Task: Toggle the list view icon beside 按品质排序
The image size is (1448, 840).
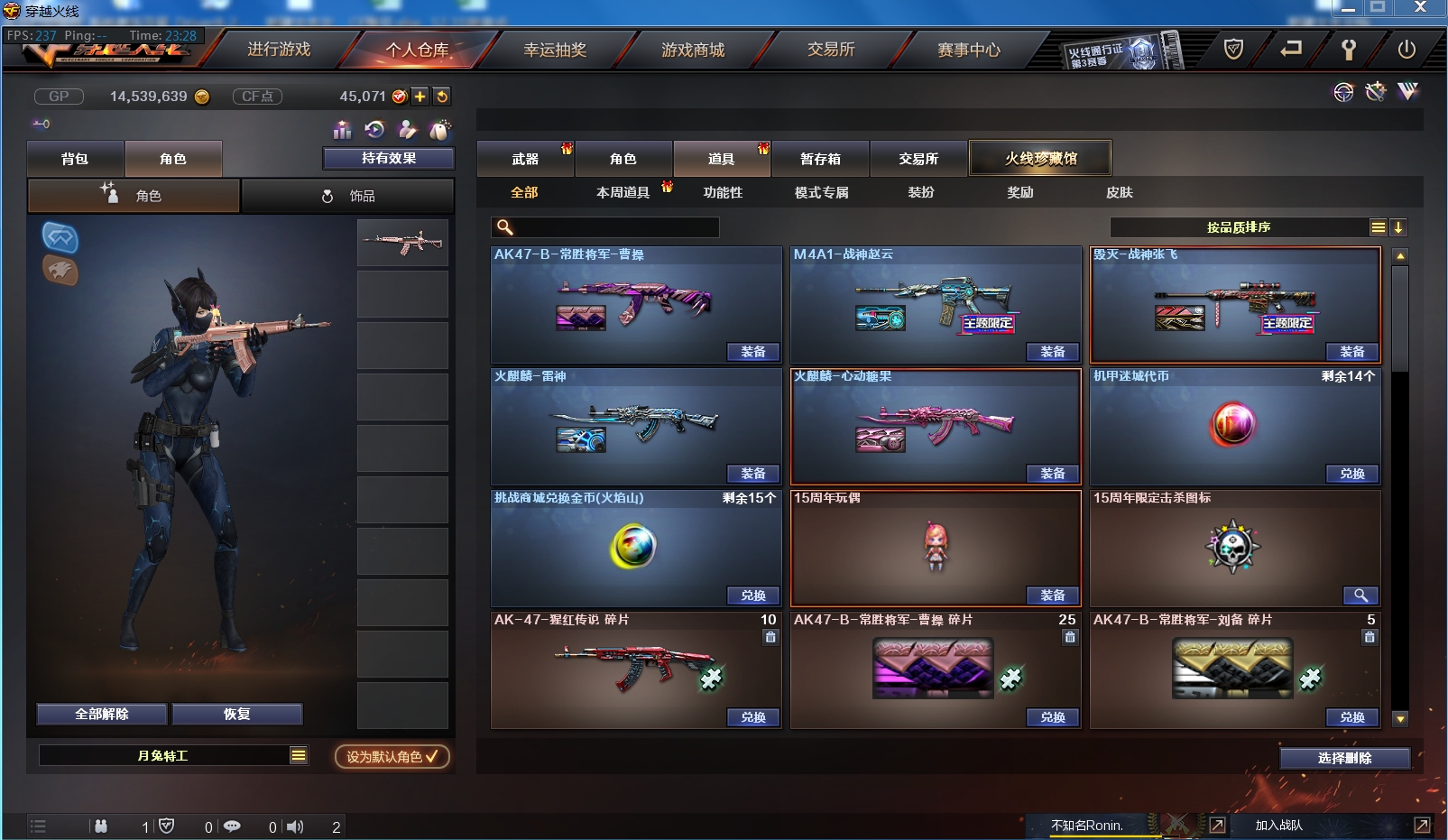Action: click(x=1379, y=227)
